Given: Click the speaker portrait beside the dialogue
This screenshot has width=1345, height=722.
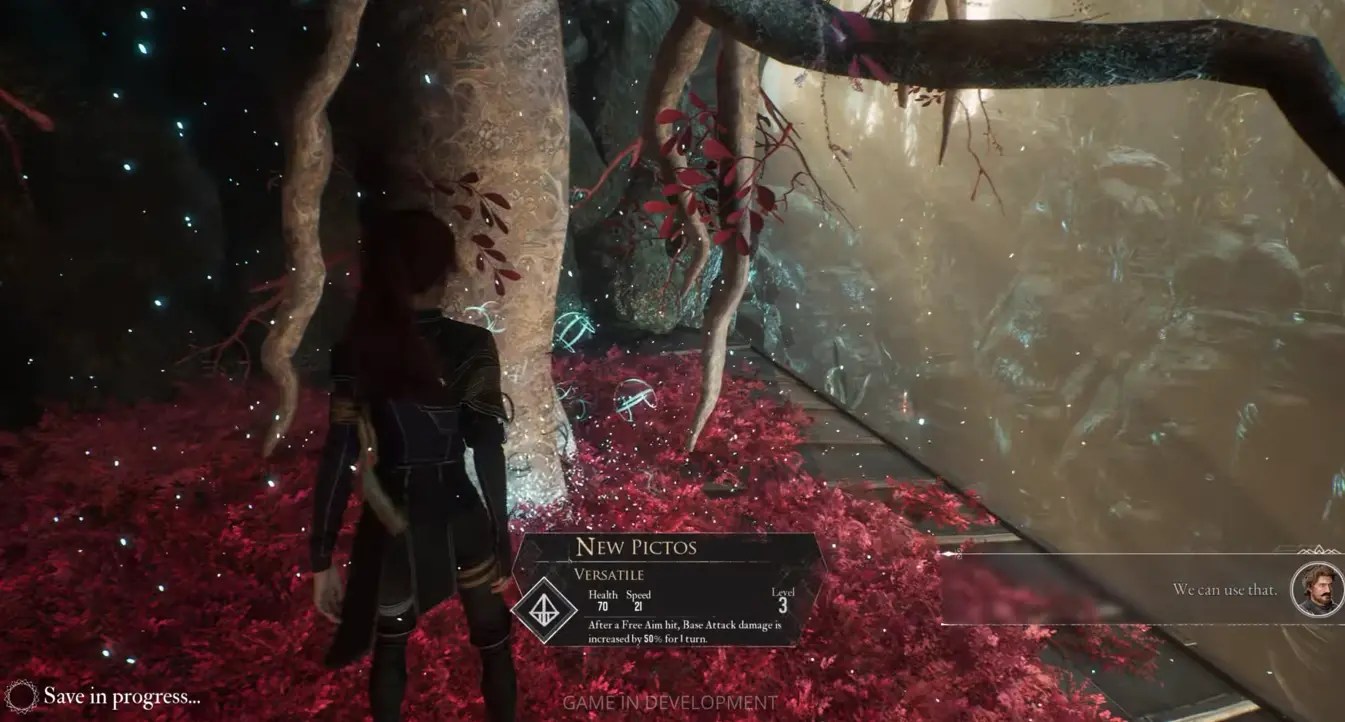Looking at the screenshot, I should (x=1316, y=589).
